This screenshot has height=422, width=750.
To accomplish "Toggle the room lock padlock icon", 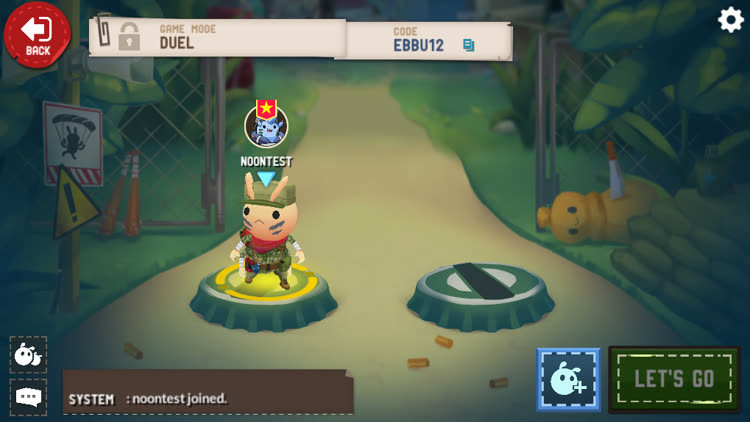I will click(x=129, y=37).
